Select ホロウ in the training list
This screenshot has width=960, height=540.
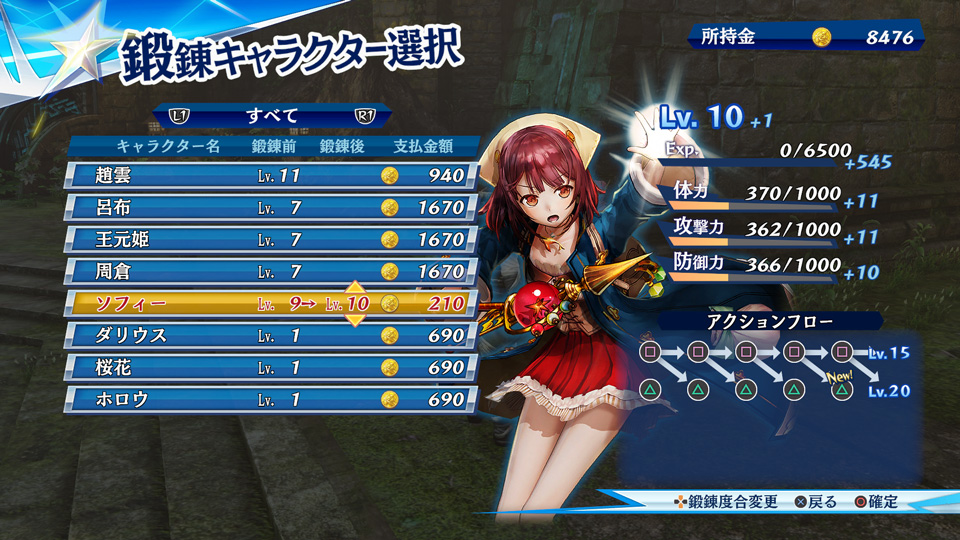tap(268, 400)
